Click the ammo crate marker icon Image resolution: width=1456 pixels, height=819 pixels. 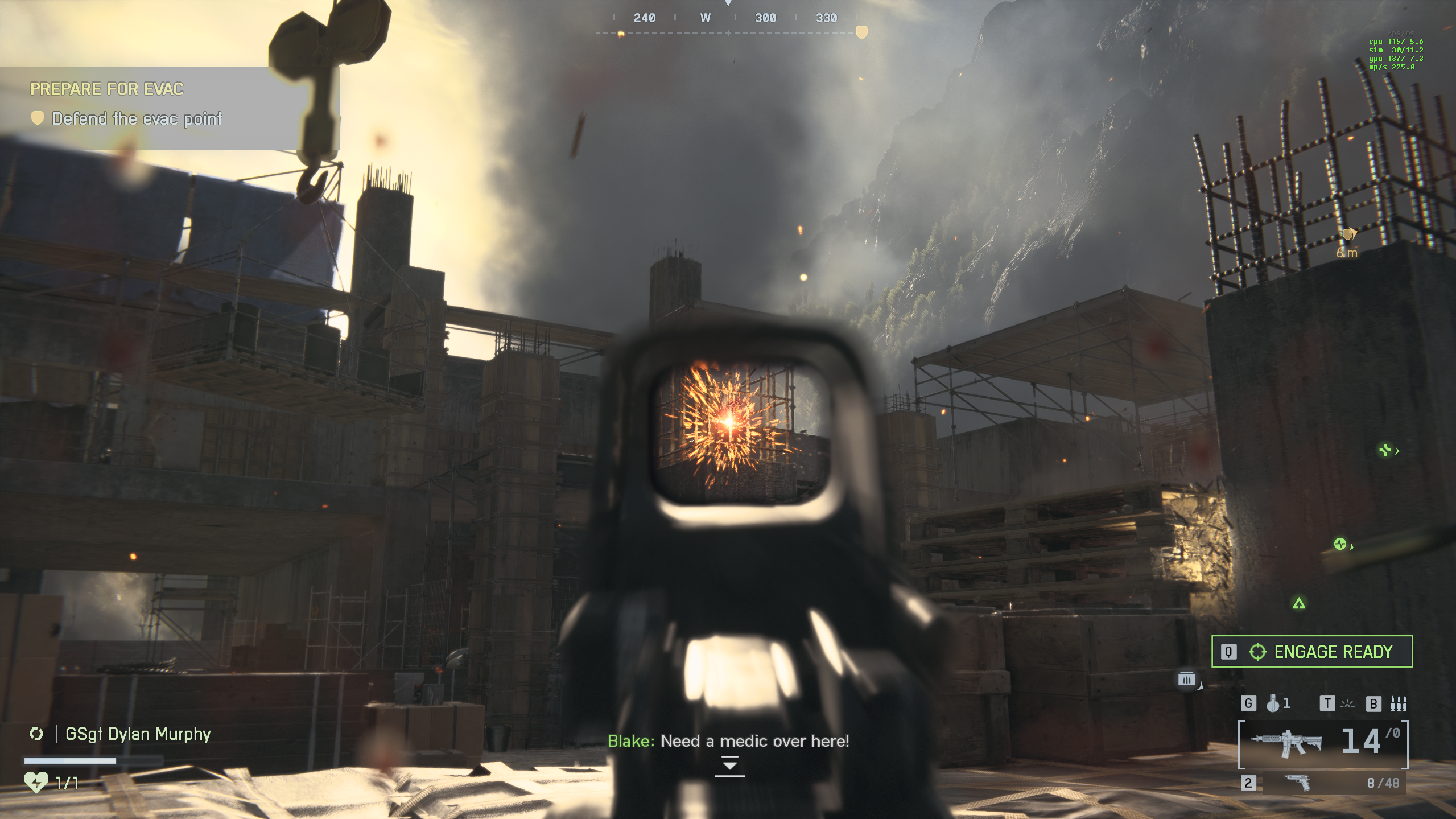(x=1186, y=678)
